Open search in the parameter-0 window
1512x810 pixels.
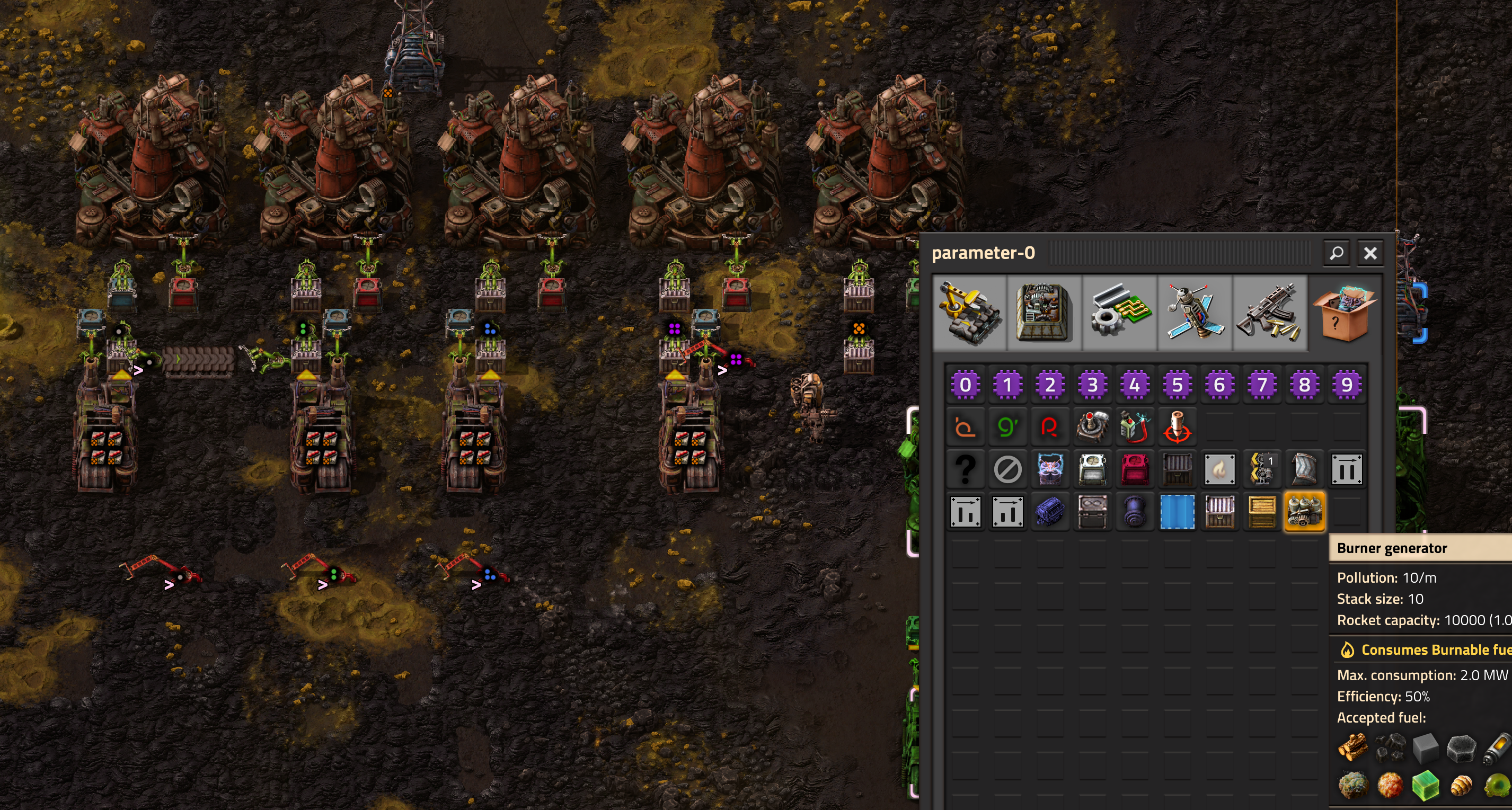(1337, 253)
